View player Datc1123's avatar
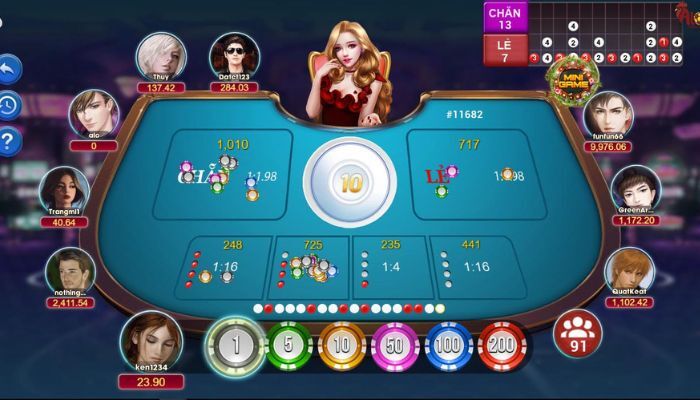 (234, 56)
